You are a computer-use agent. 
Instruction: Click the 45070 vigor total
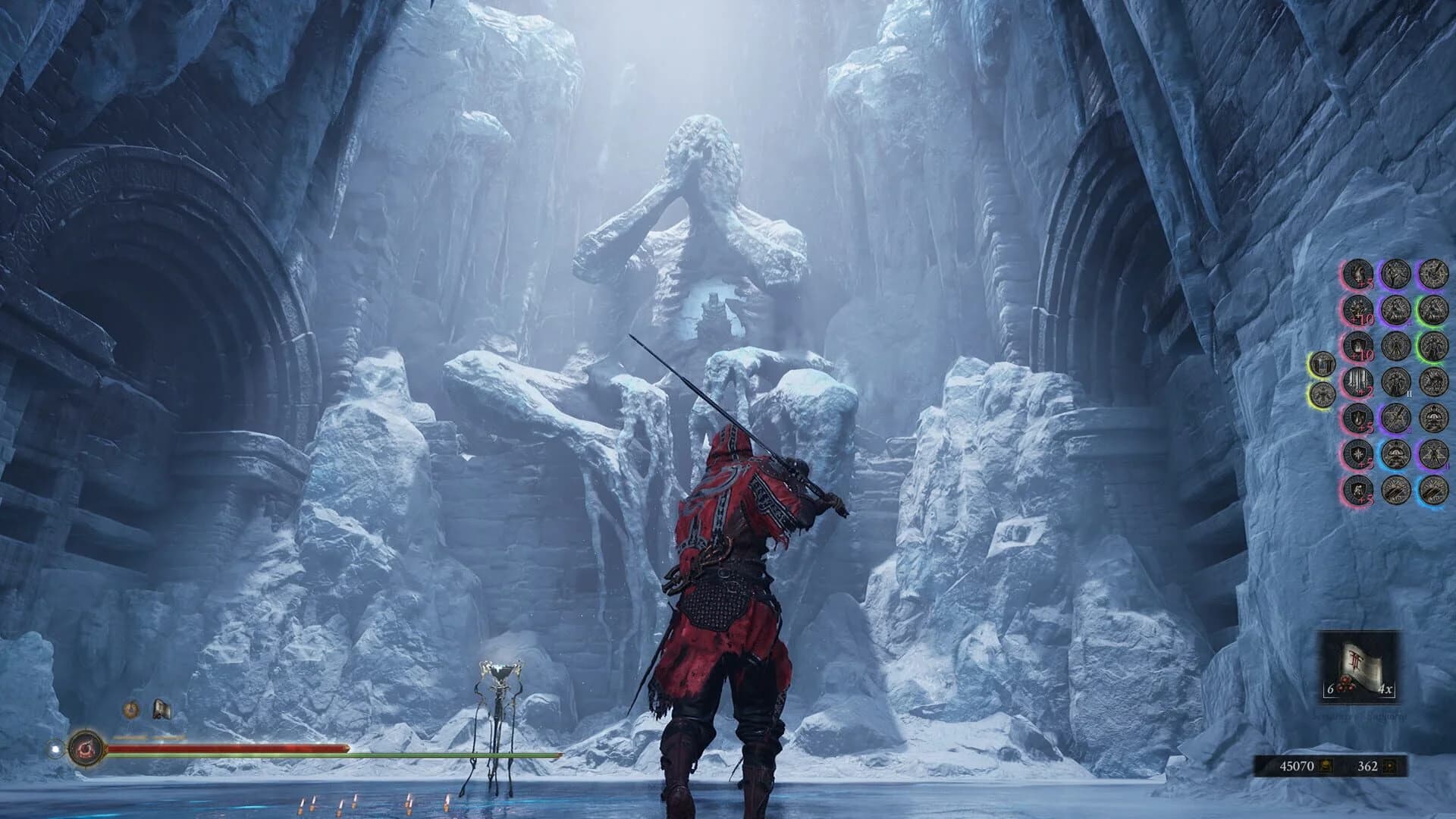tap(1298, 765)
